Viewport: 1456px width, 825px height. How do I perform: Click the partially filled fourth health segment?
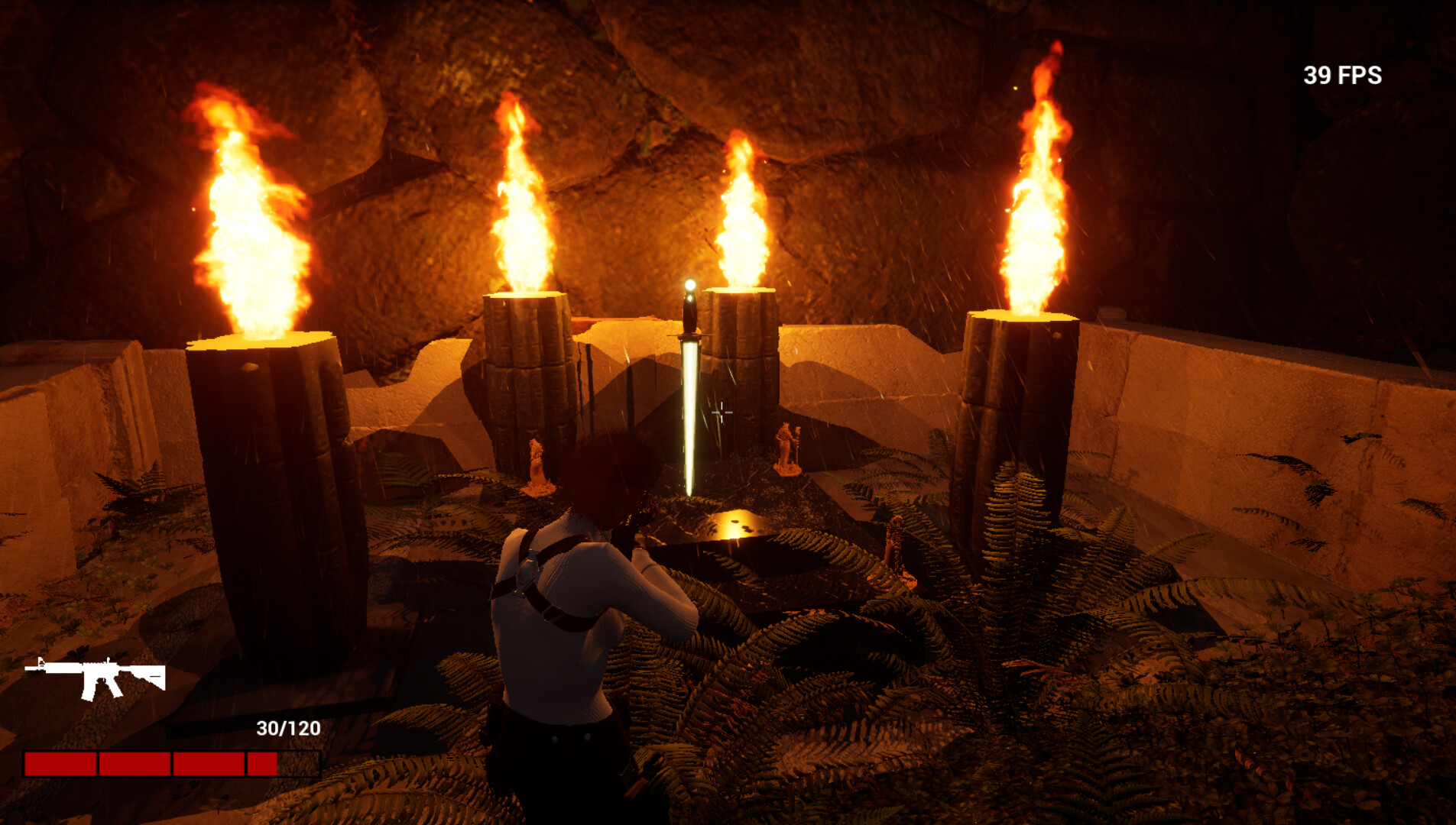tap(261, 762)
